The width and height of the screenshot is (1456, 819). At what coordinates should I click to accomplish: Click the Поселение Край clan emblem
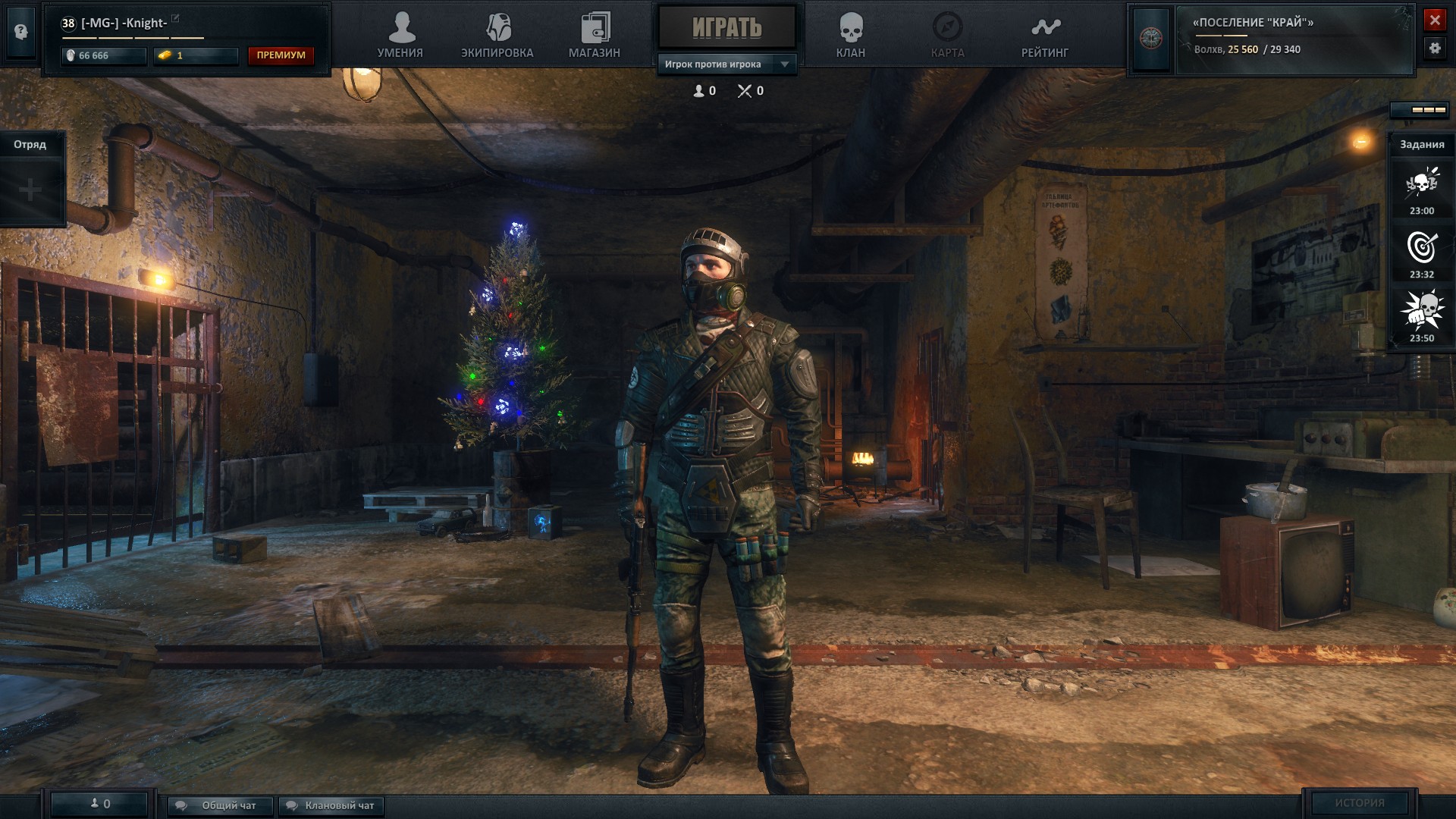click(1151, 38)
